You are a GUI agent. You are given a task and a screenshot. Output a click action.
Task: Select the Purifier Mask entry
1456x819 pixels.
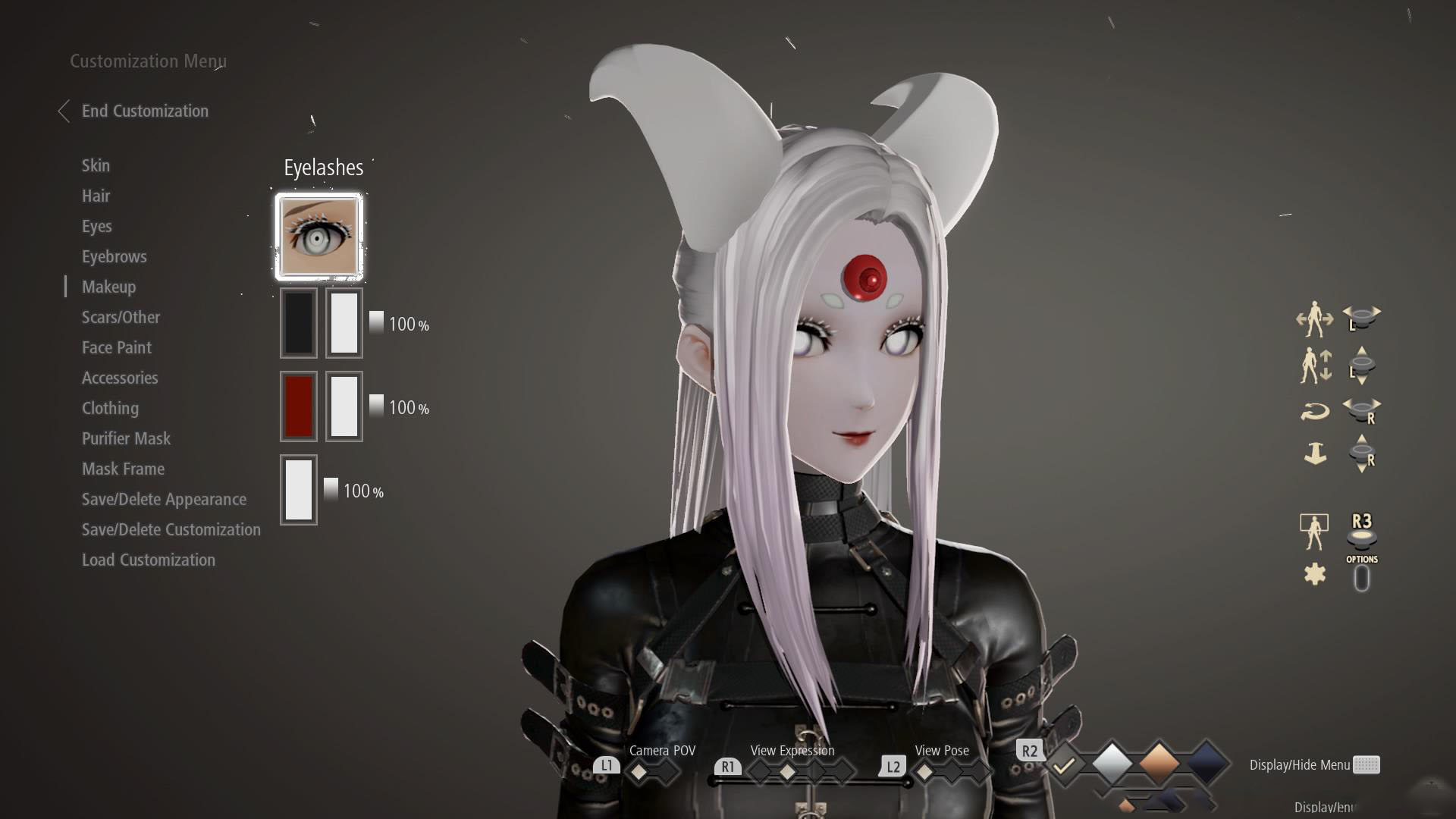coord(126,439)
